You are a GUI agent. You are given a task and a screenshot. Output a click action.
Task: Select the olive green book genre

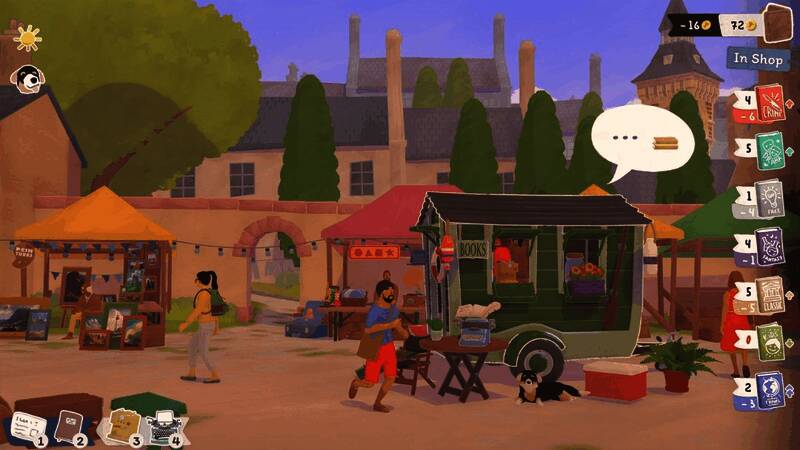pyautogui.click(x=770, y=341)
